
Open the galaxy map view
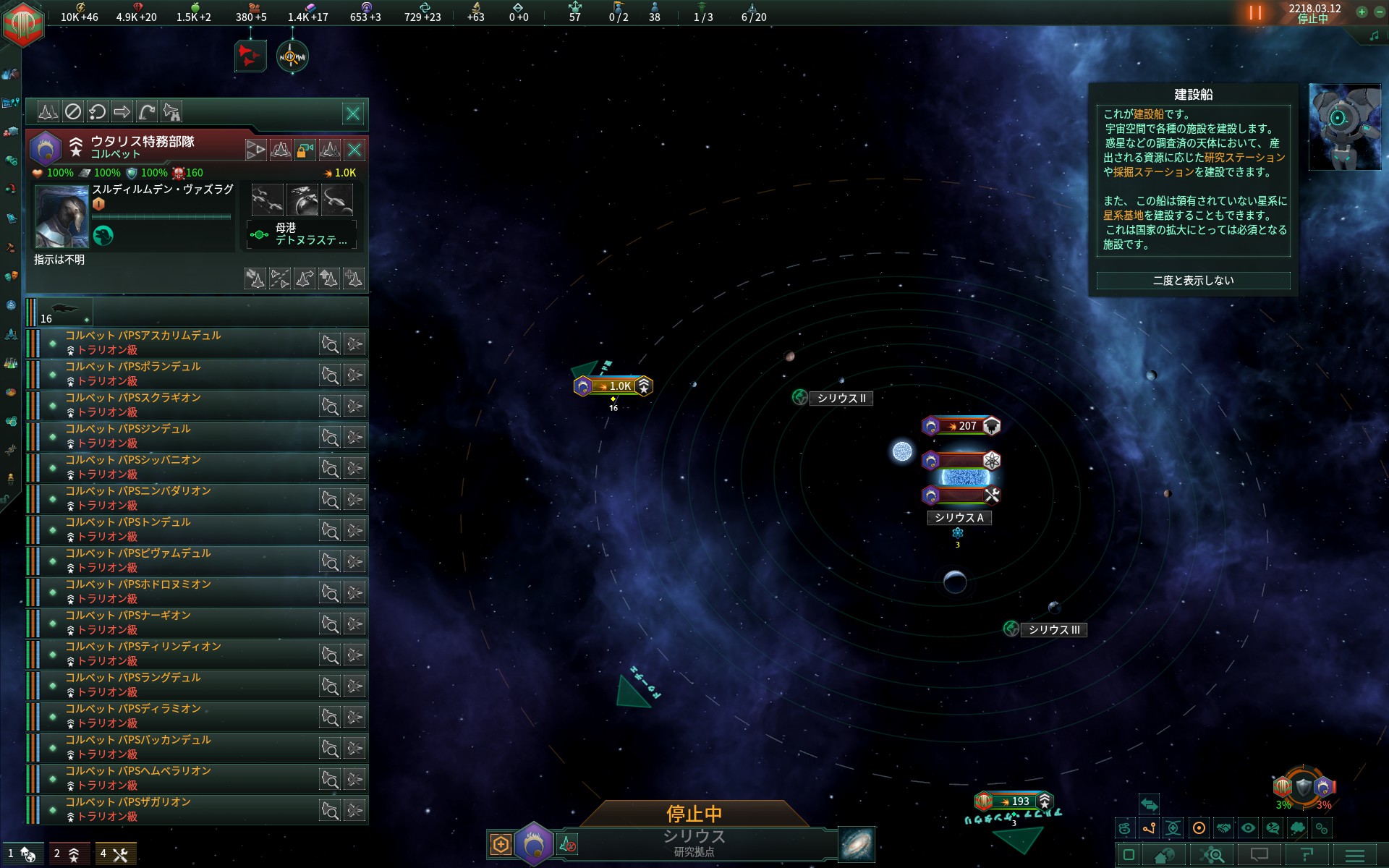pyautogui.click(x=857, y=844)
